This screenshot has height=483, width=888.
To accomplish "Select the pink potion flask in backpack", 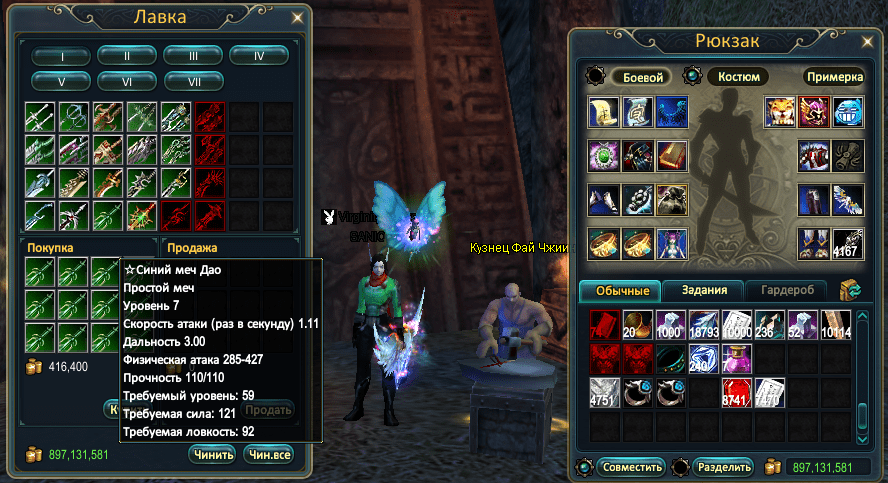I will [x=738, y=359].
